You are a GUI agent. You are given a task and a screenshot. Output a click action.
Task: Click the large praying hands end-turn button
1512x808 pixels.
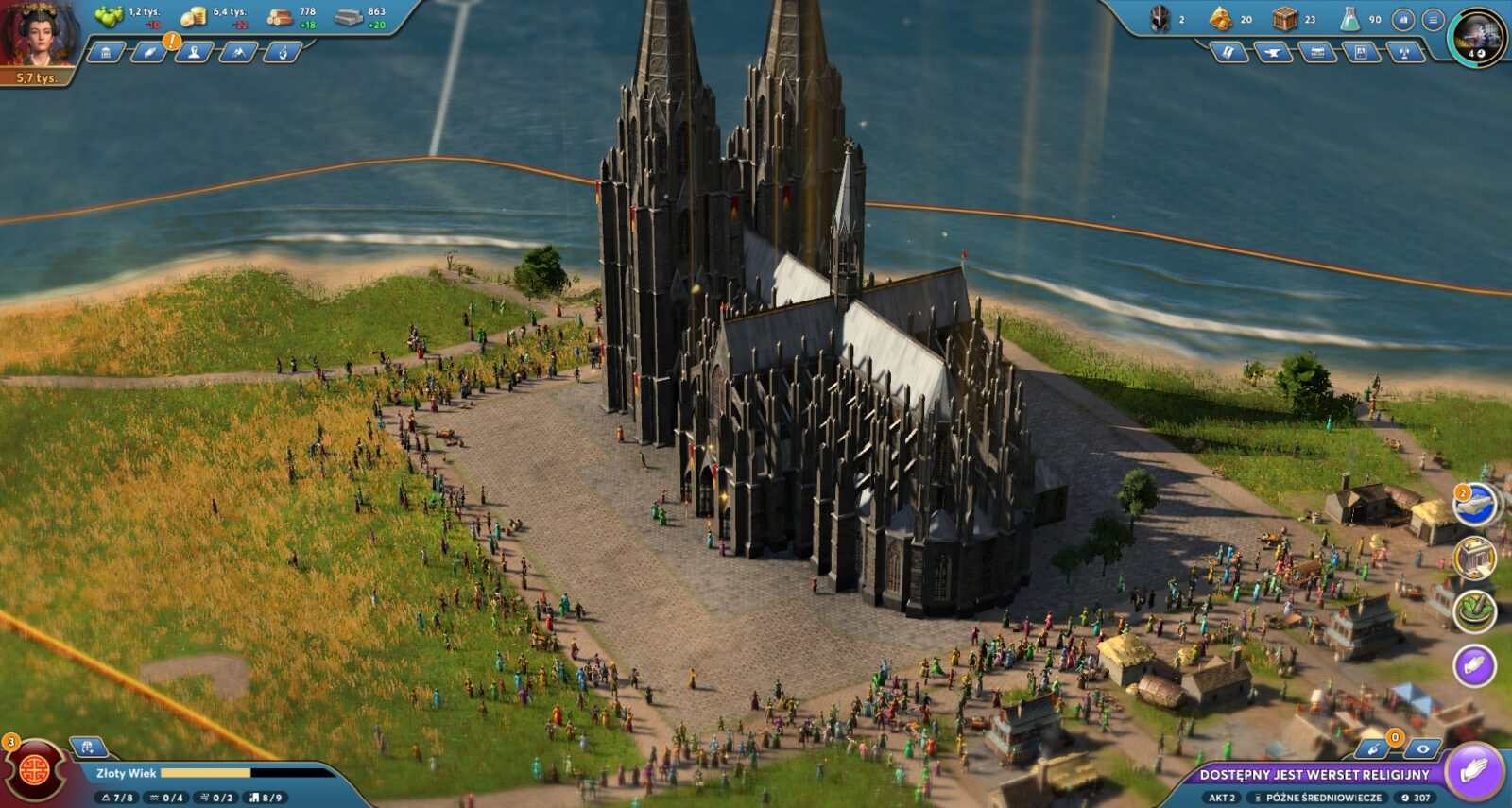coord(1473,771)
